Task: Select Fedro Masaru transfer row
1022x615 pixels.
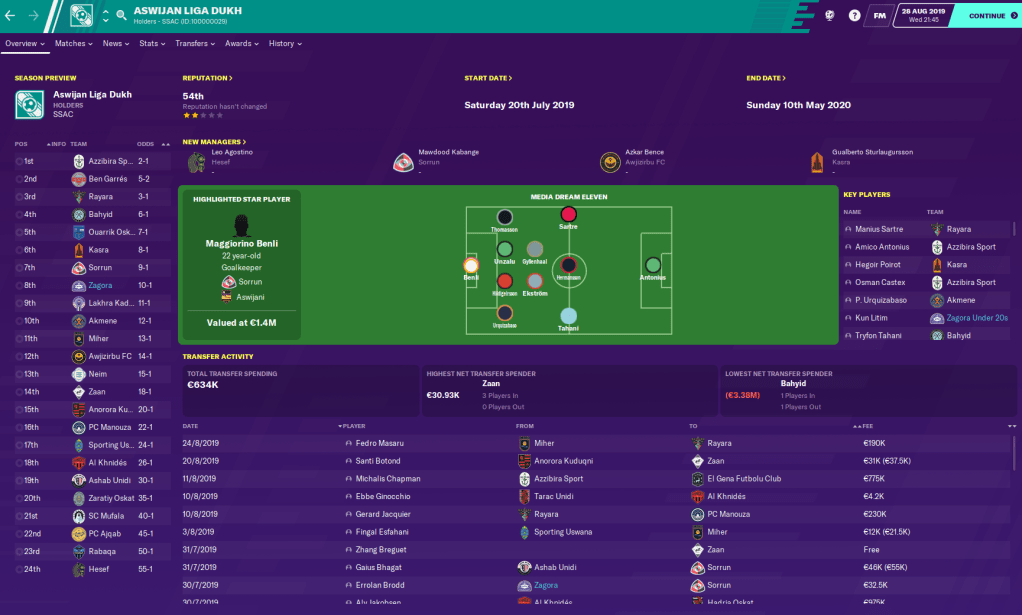Action: point(379,443)
